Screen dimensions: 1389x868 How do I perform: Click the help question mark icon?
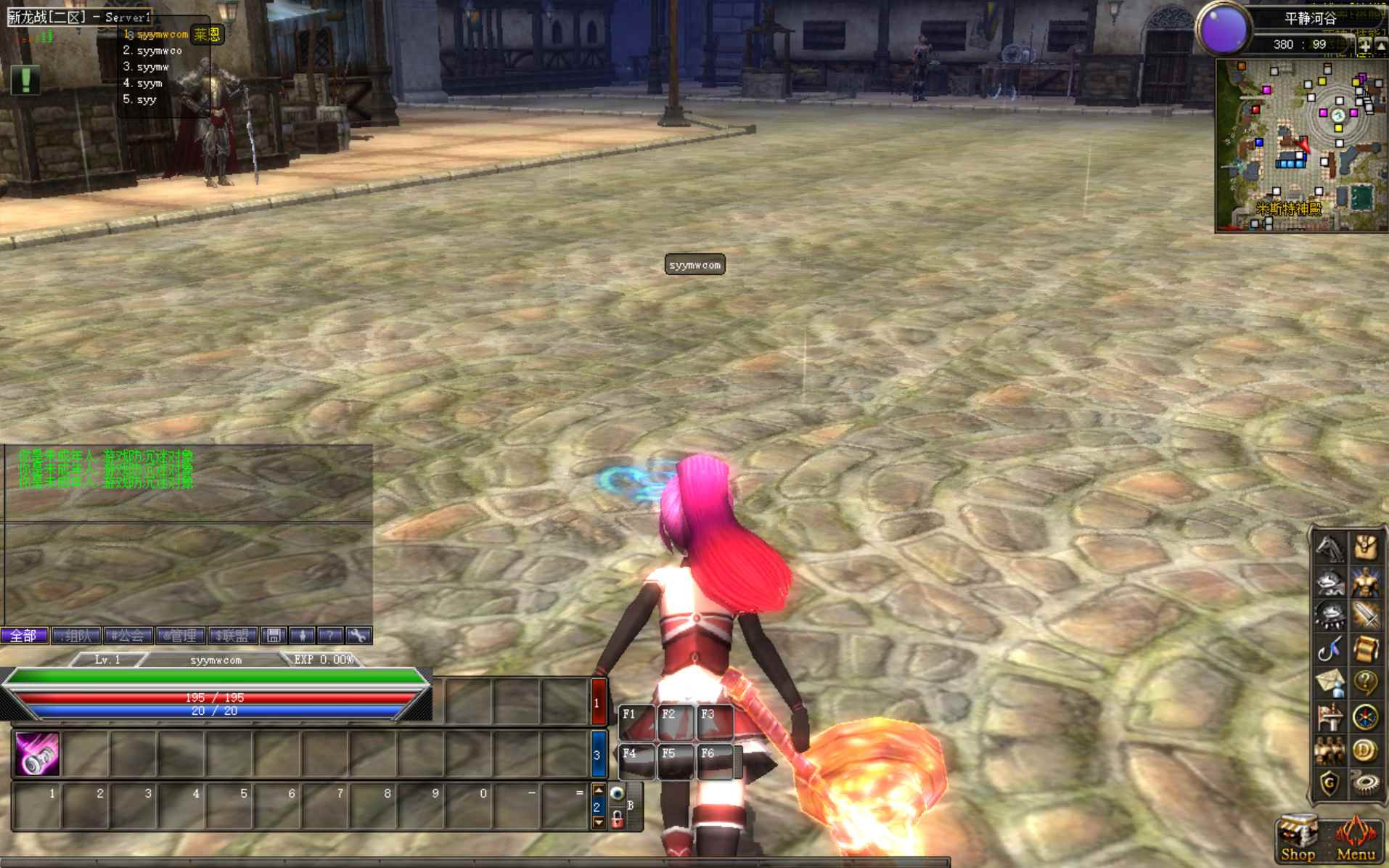pos(1365,681)
